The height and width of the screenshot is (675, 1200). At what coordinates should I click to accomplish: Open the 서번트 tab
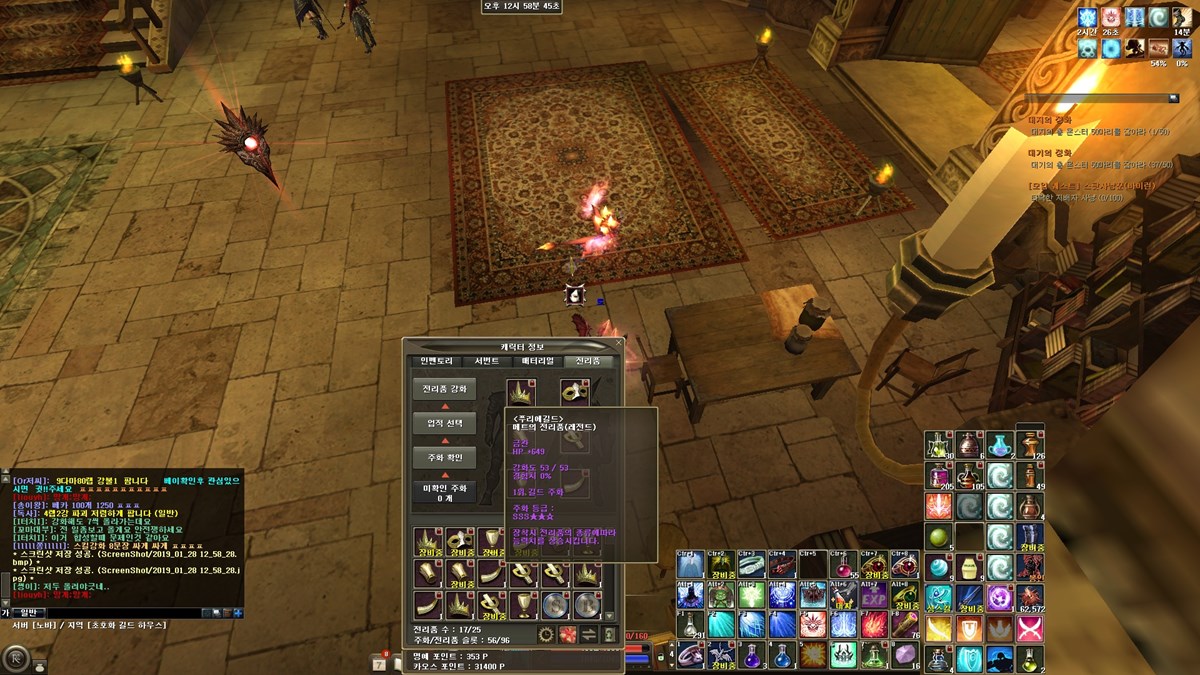[486, 361]
